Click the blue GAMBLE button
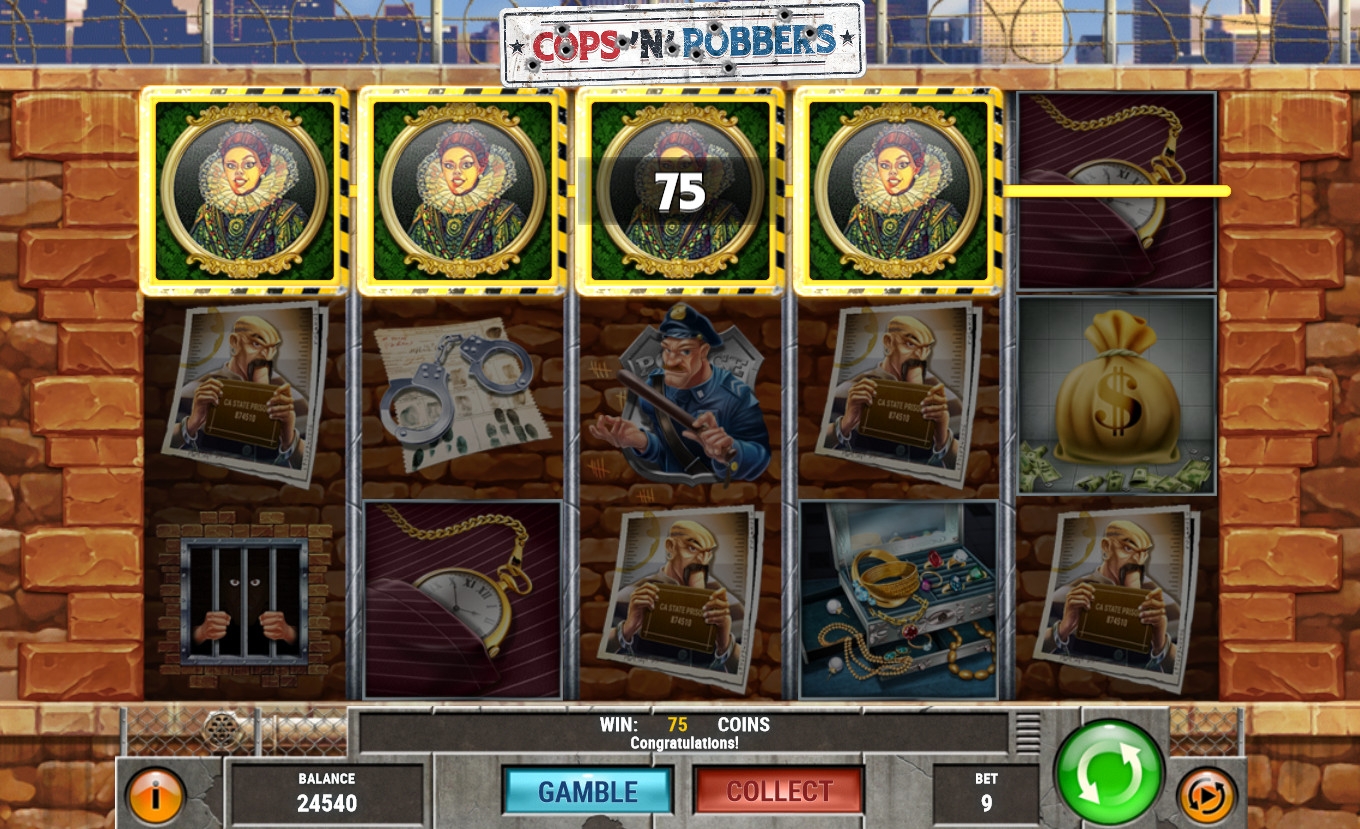The width and height of the screenshot is (1360, 829). (x=587, y=791)
